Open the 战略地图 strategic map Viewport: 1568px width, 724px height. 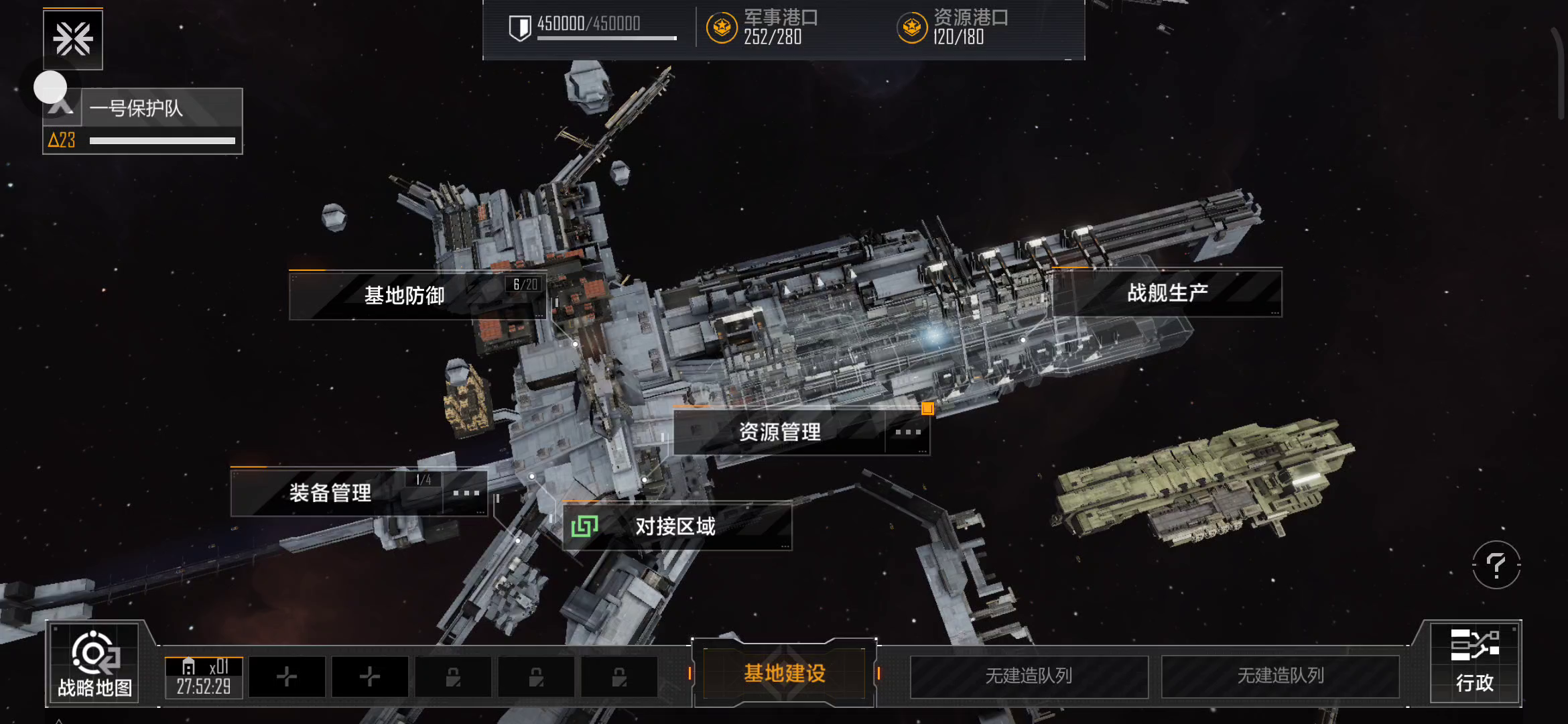(x=94, y=664)
